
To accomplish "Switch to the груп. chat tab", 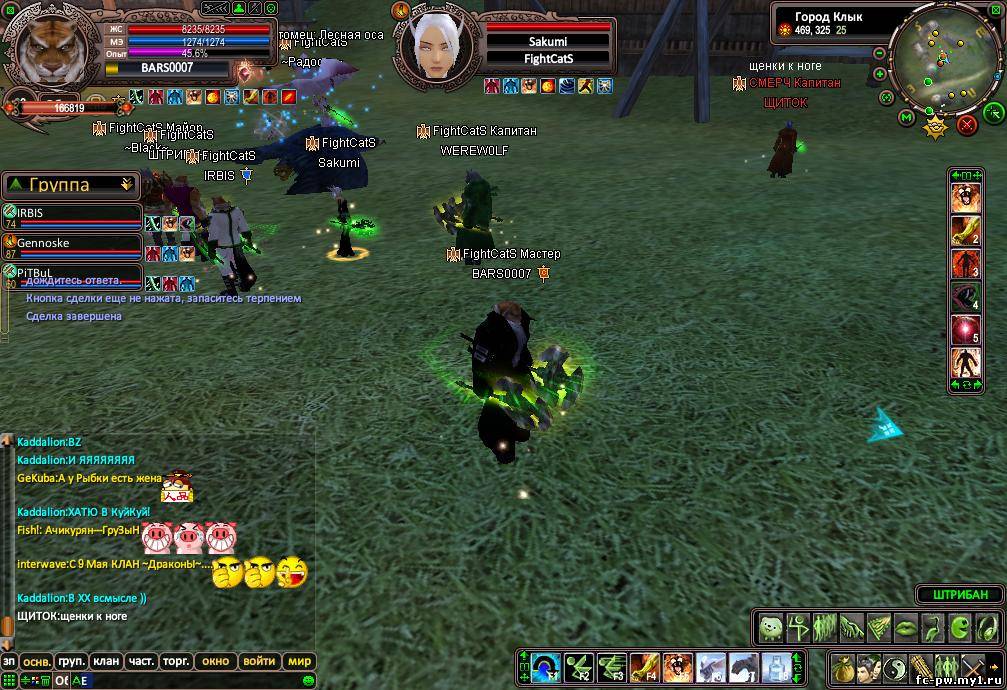I will pyautogui.click(x=71, y=661).
